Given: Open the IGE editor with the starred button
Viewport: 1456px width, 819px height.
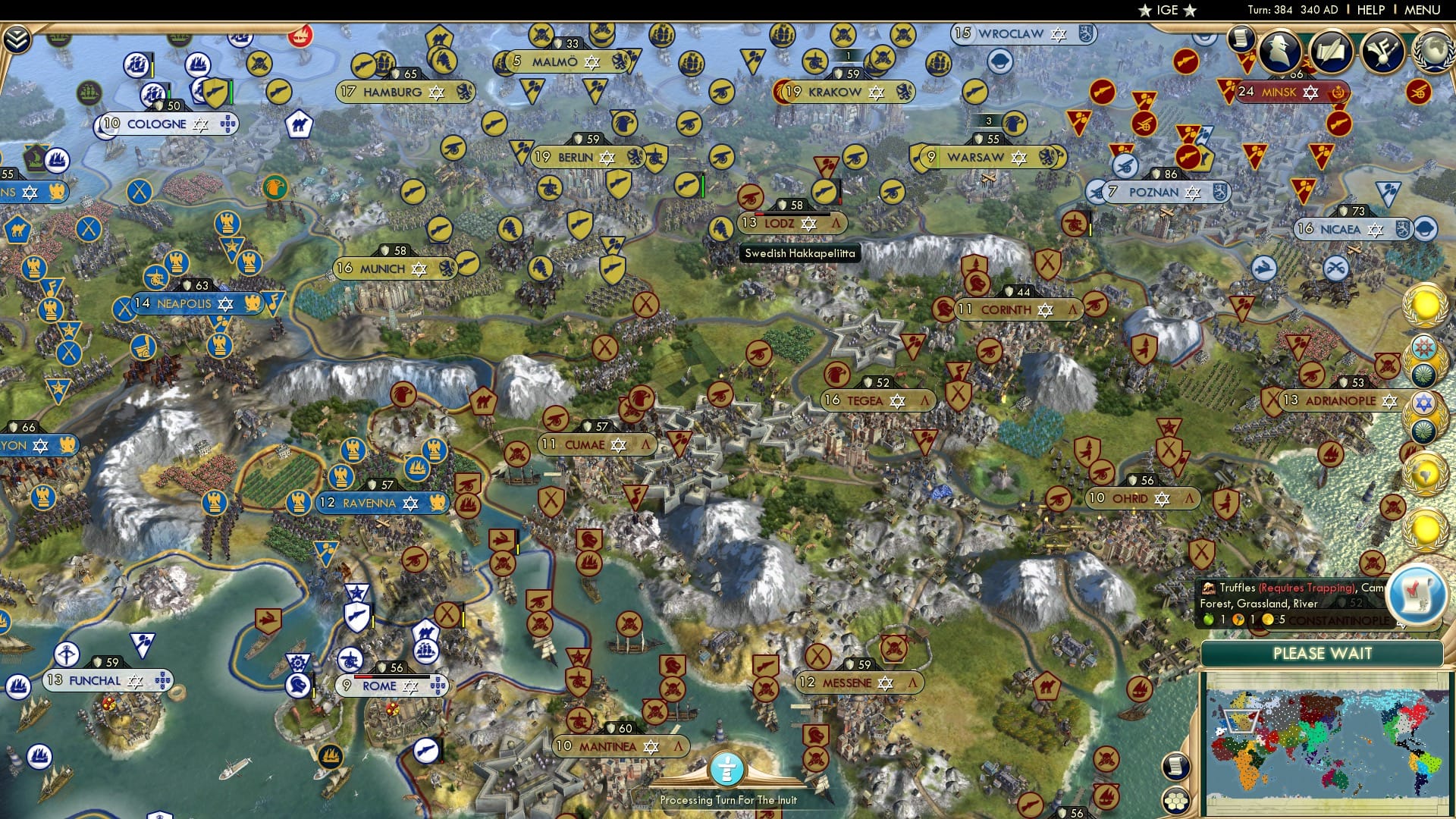Looking at the screenshot, I should [x=1168, y=10].
